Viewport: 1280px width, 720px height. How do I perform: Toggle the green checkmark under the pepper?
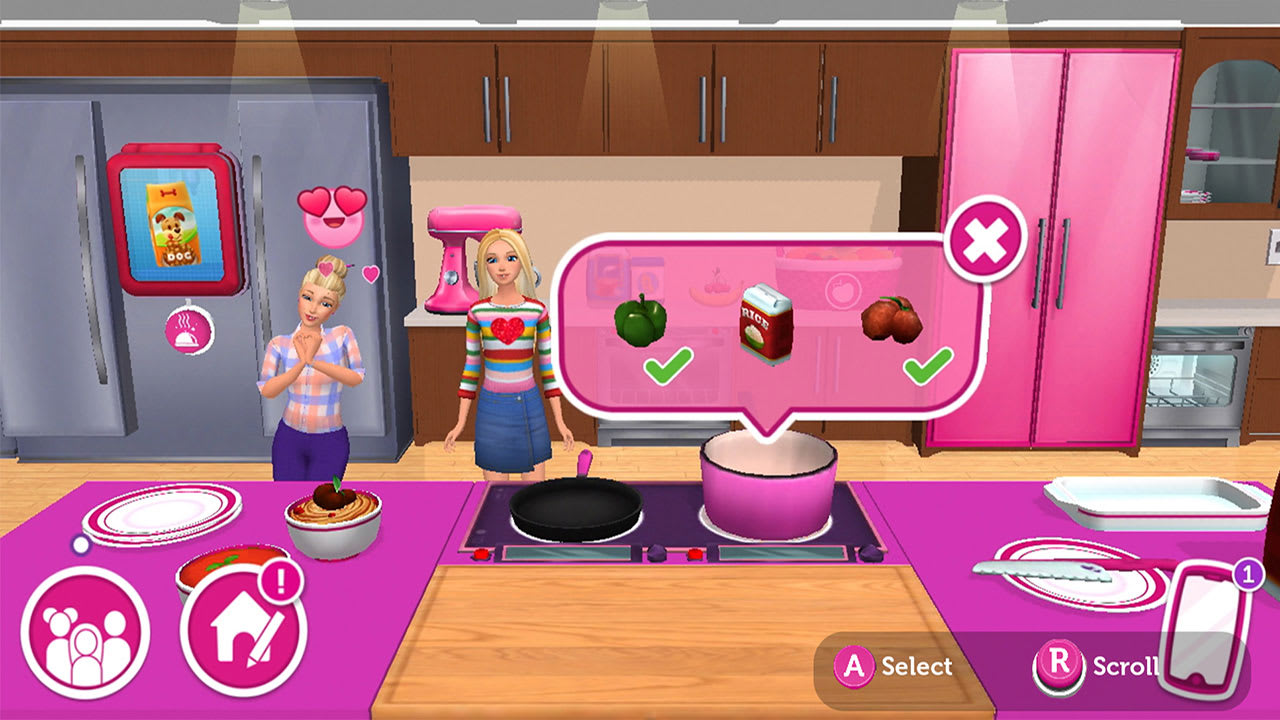pyautogui.click(x=667, y=365)
